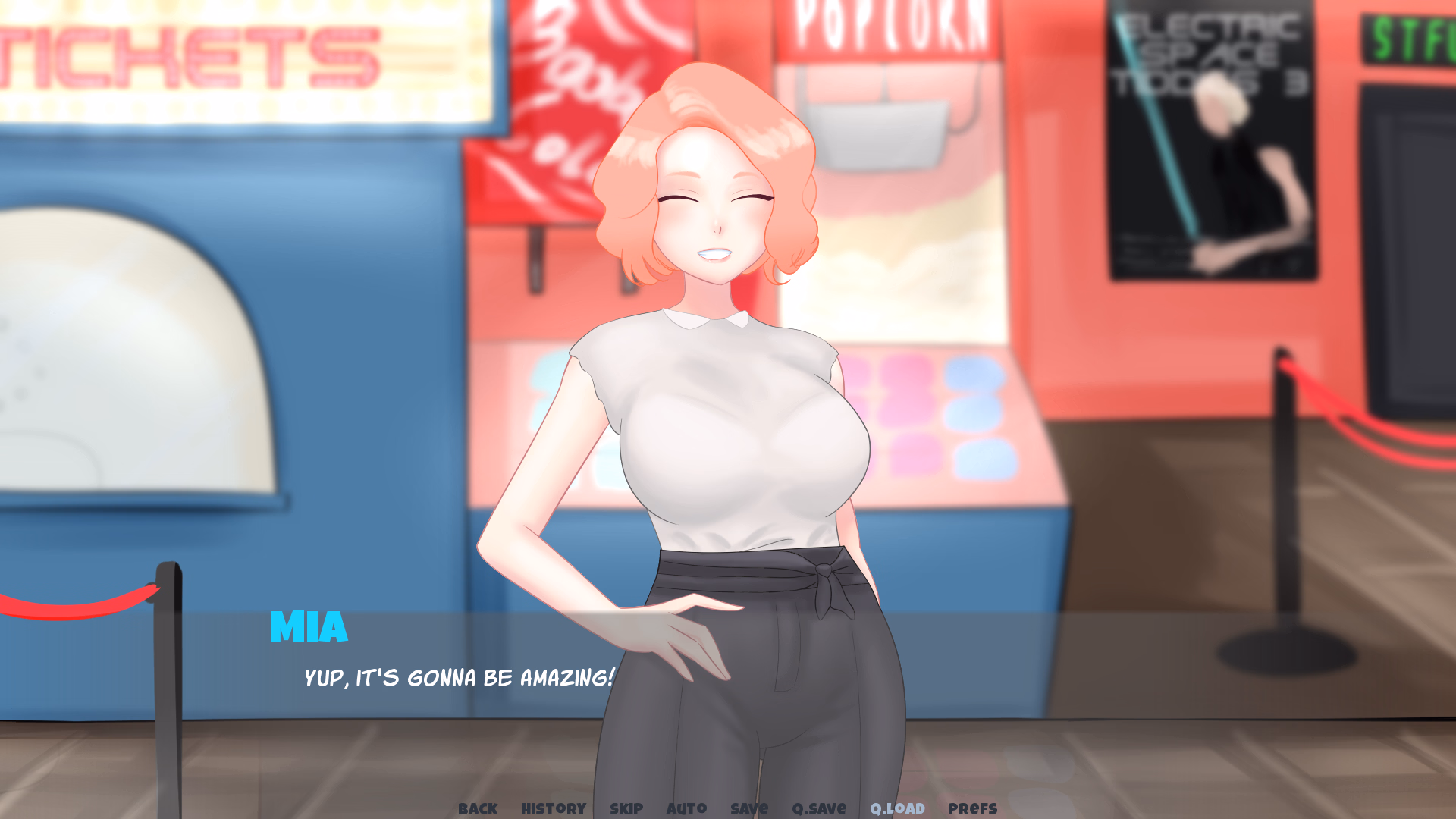The width and height of the screenshot is (1456, 819).
Task: Open the PREFS settings screen
Action: point(973,808)
